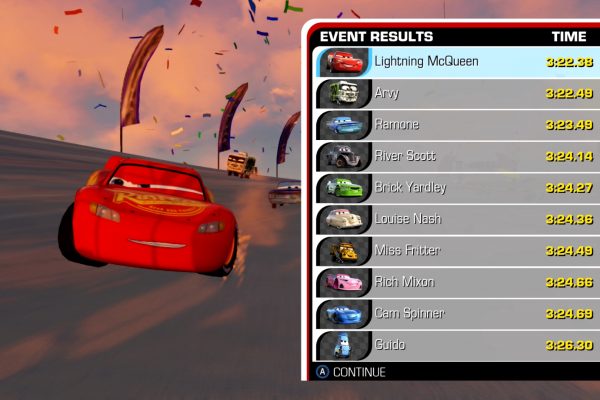Select Louise Nash's results row
The height and width of the screenshot is (400, 600).
(x=457, y=220)
